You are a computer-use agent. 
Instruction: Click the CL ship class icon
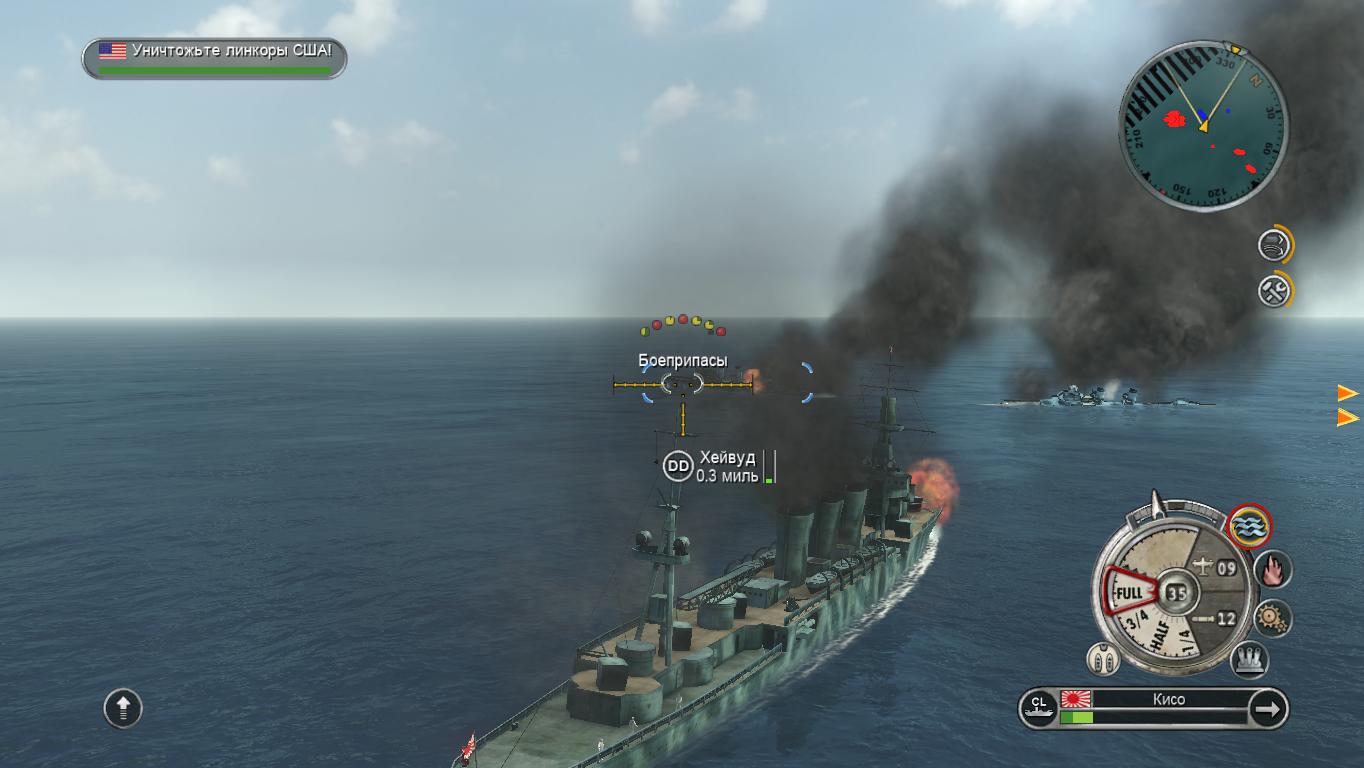(x=1038, y=708)
